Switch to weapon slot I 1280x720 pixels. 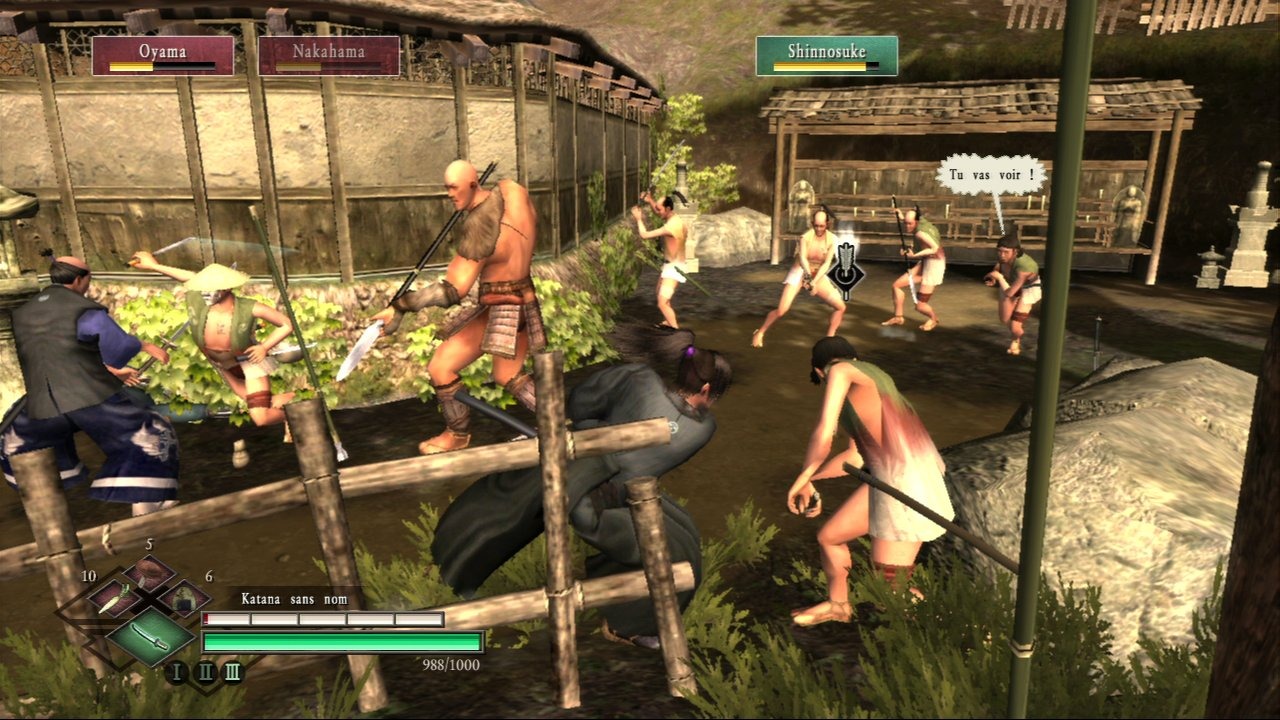[x=177, y=671]
